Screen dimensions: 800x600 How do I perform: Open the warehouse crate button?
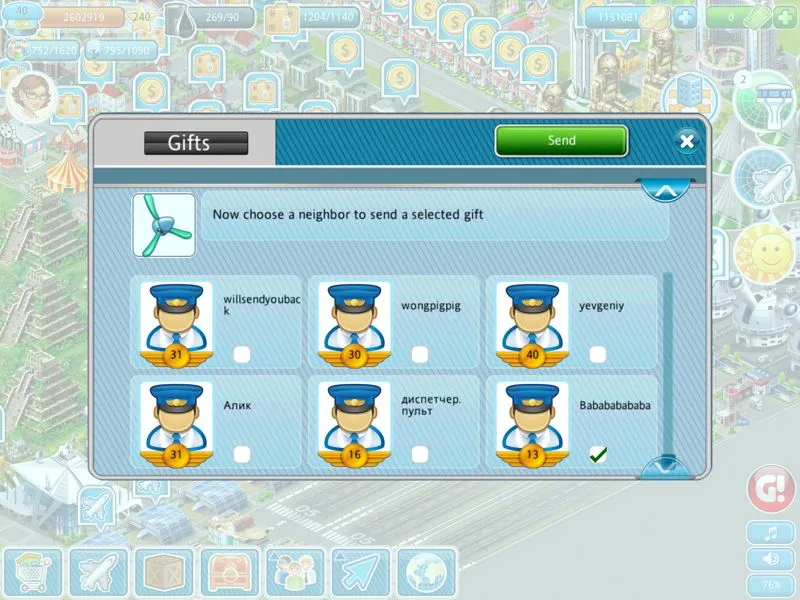[x=163, y=574]
